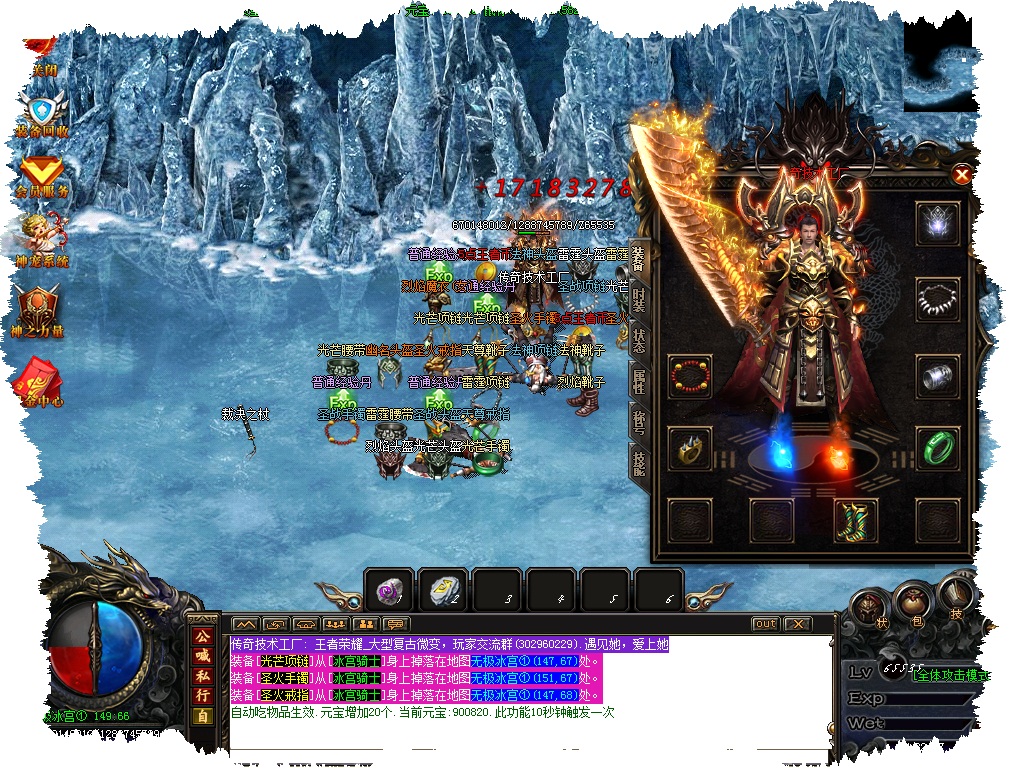Switch to the 技能 skills tab
This screenshot has height=768, width=1024.
point(636,459)
